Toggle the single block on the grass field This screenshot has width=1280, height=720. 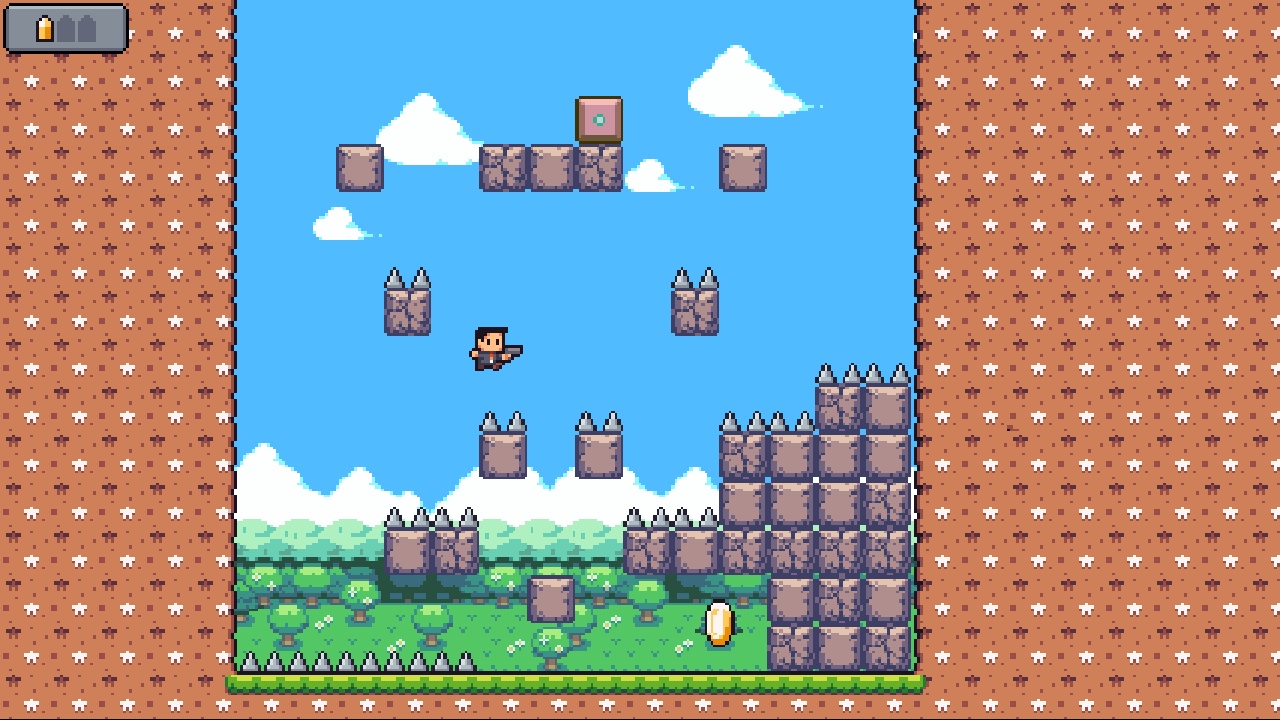pyautogui.click(x=553, y=600)
